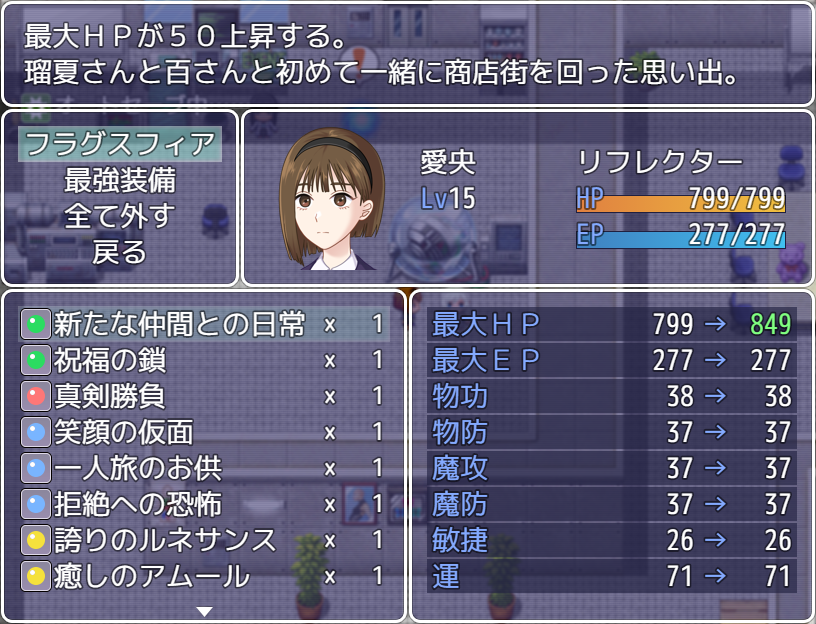Click the white down arrow under the item list
Viewport: 816px width, 624px height.
pos(204,610)
